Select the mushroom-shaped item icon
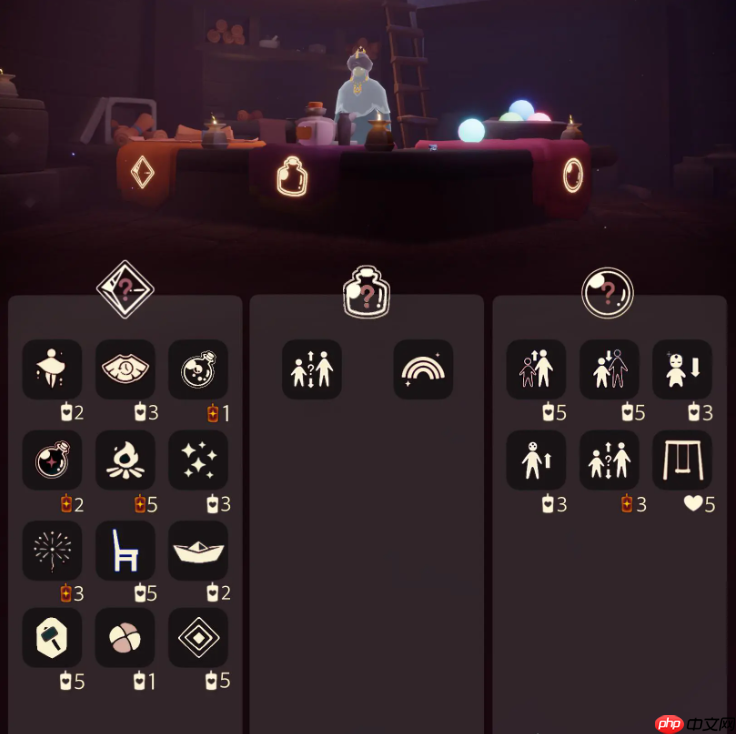 [x=52, y=370]
